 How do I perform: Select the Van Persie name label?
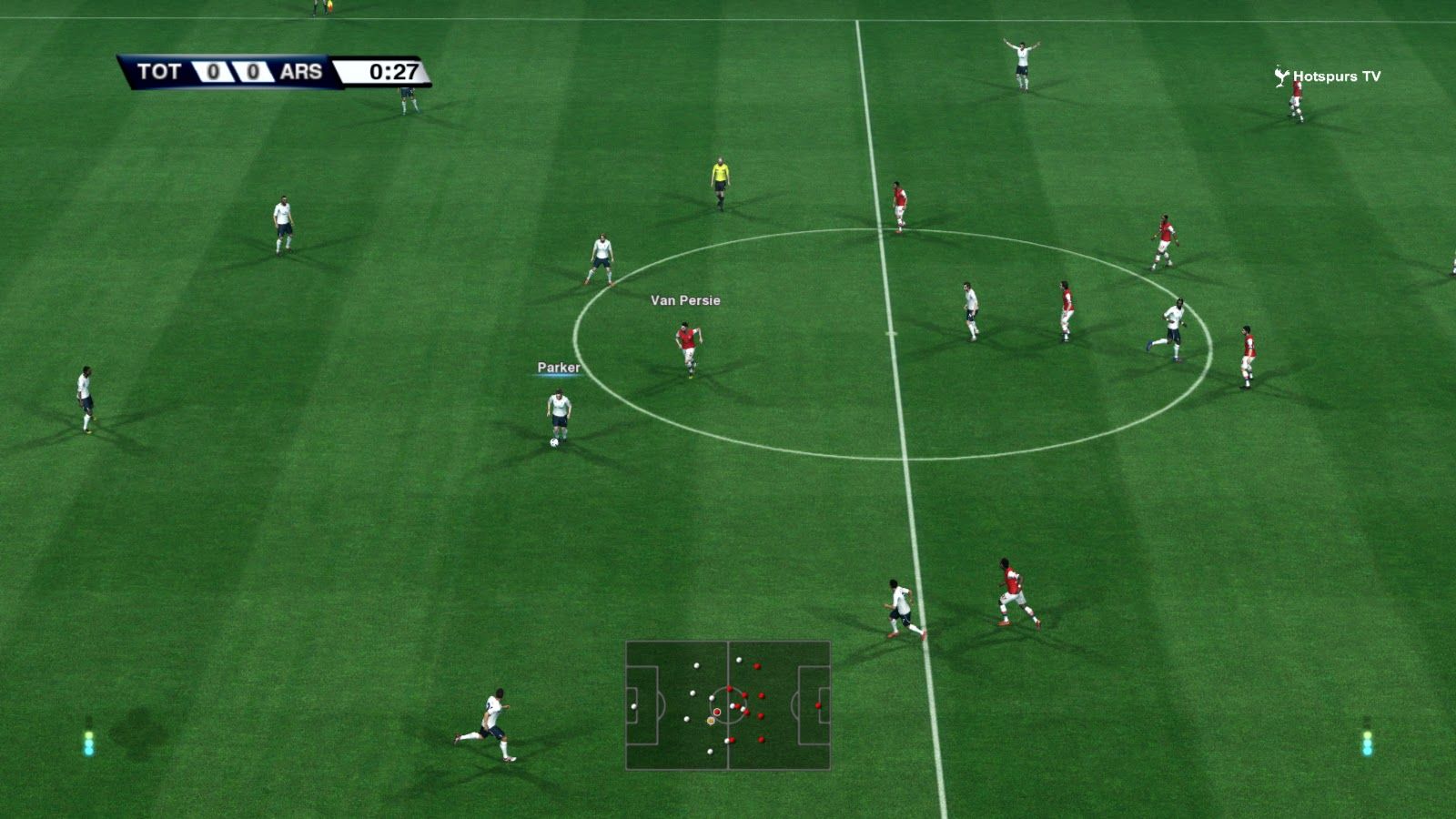click(x=685, y=300)
